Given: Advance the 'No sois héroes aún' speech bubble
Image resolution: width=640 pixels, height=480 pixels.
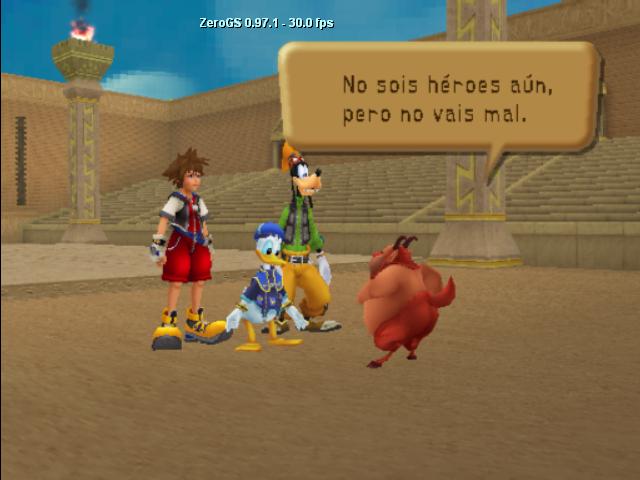Looking at the screenshot, I should (437, 98).
